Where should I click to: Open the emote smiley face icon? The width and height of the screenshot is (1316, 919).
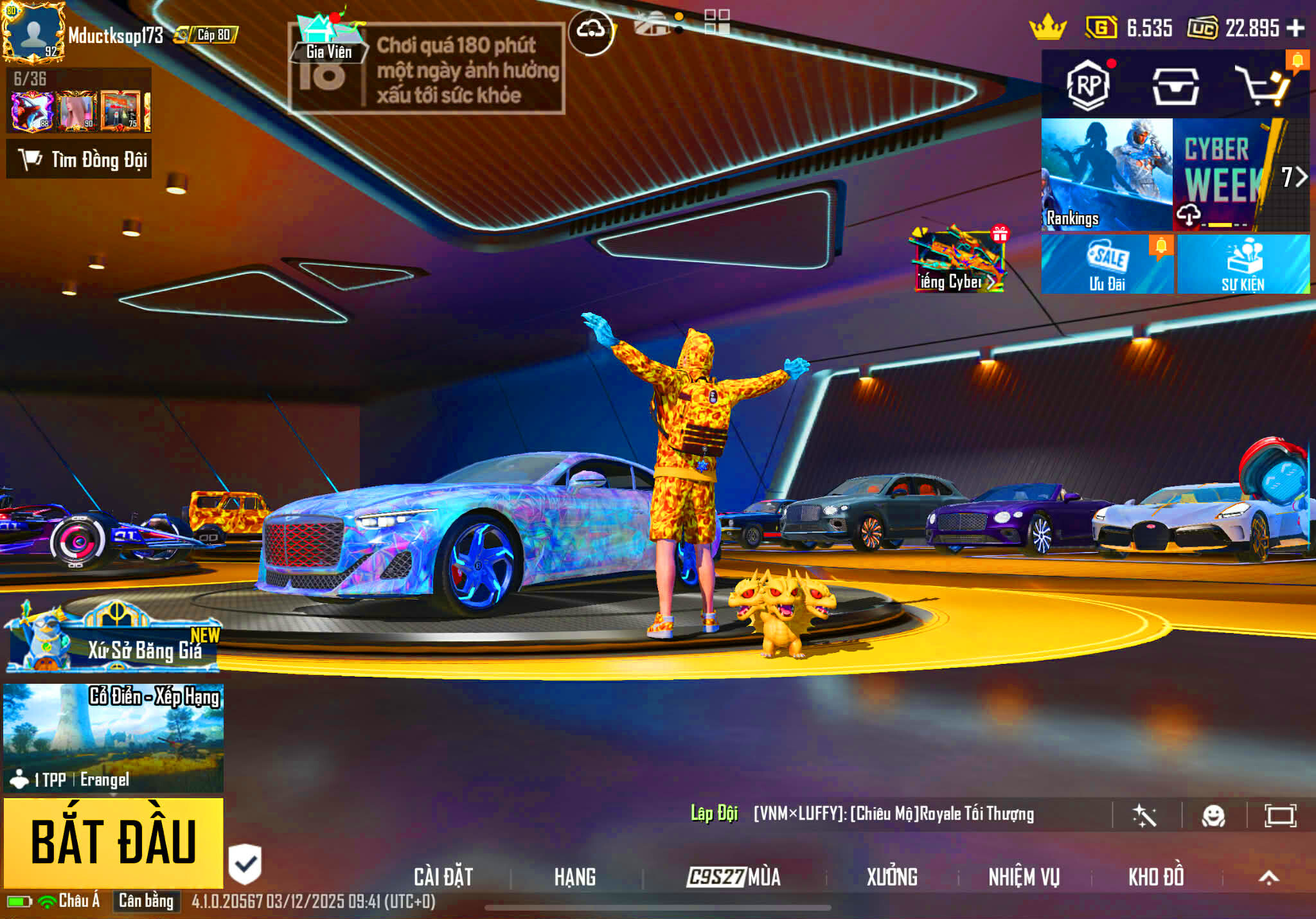coord(1213,816)
